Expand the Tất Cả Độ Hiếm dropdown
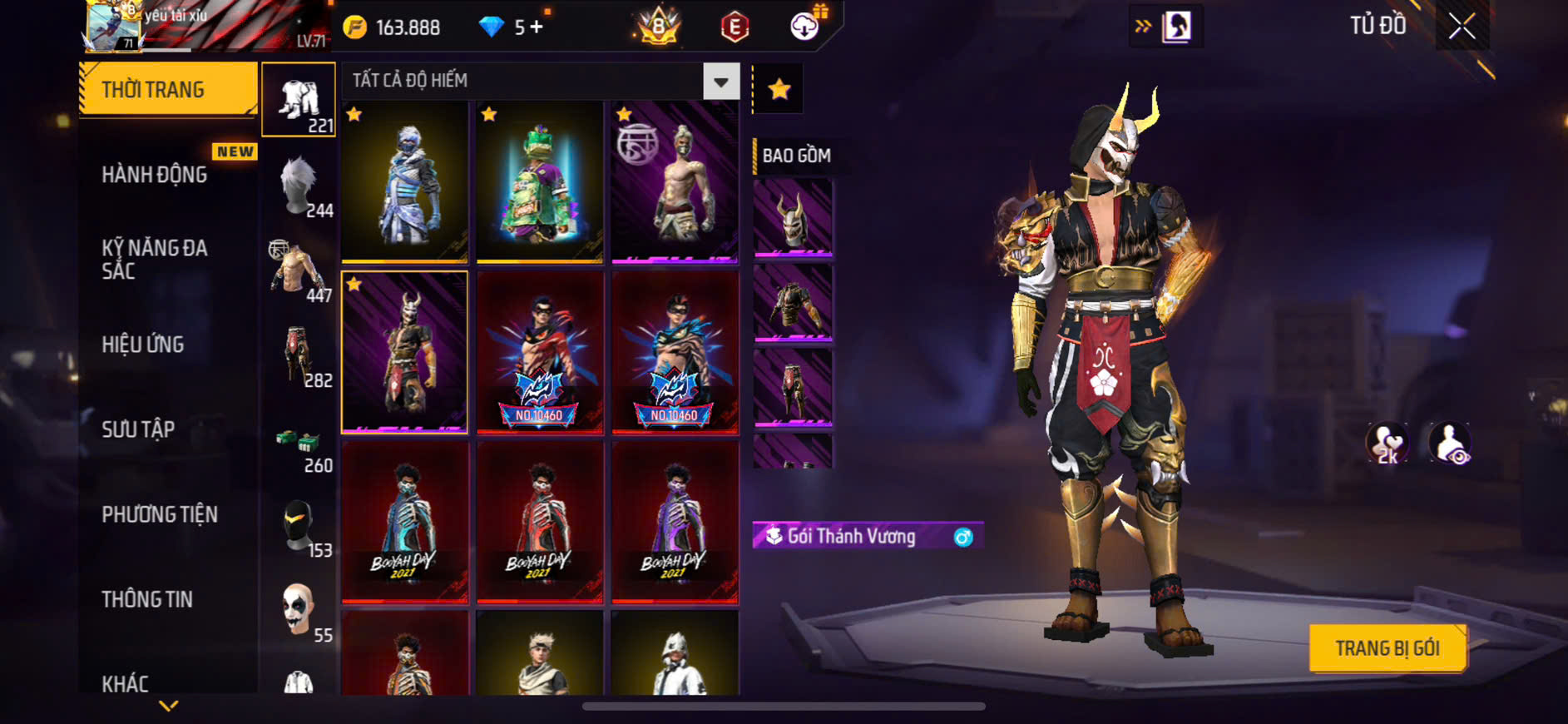Image resolution: width=1568 pixels, height=724 pixels. 720,82
